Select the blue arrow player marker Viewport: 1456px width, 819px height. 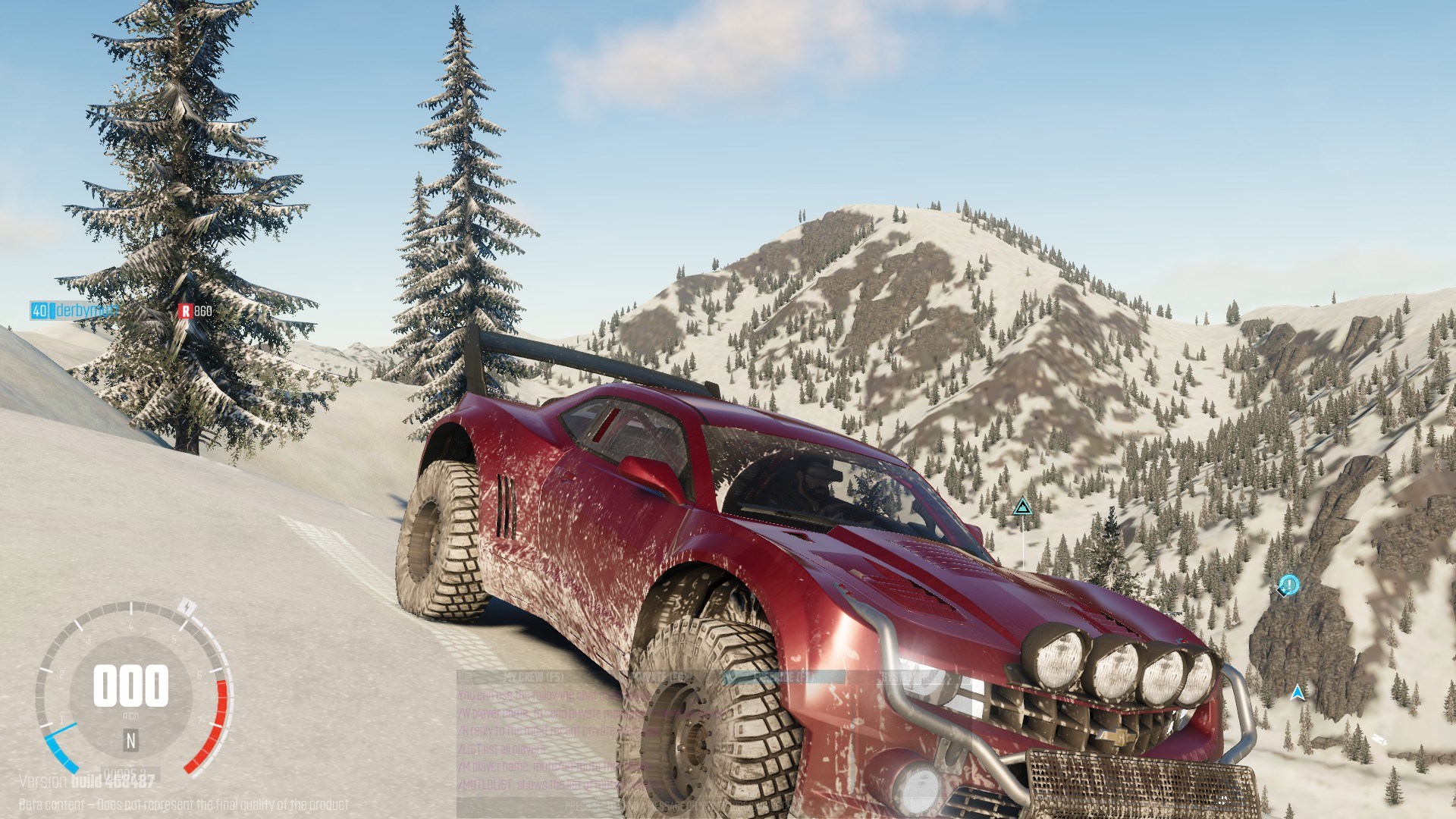click(1298, 692)
